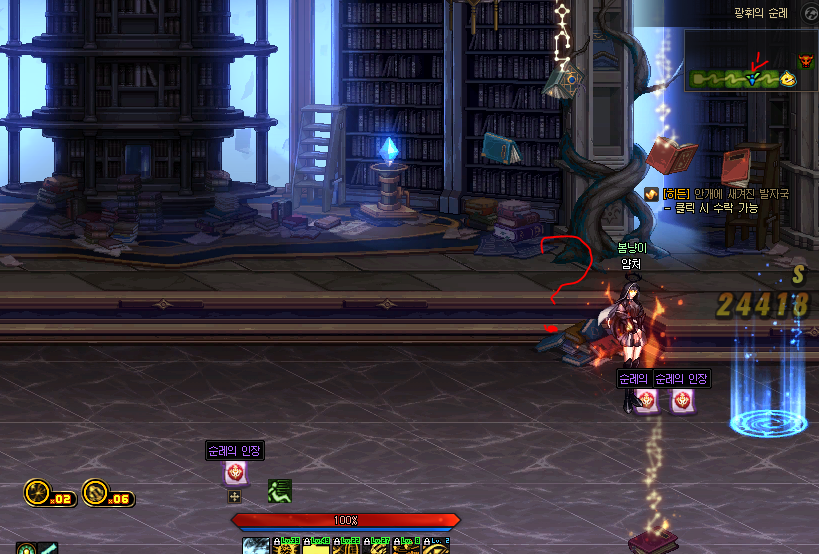Click the green orb icon at bottom-left corner
Viewport: 819px width, 554px height.
(26, 548)
